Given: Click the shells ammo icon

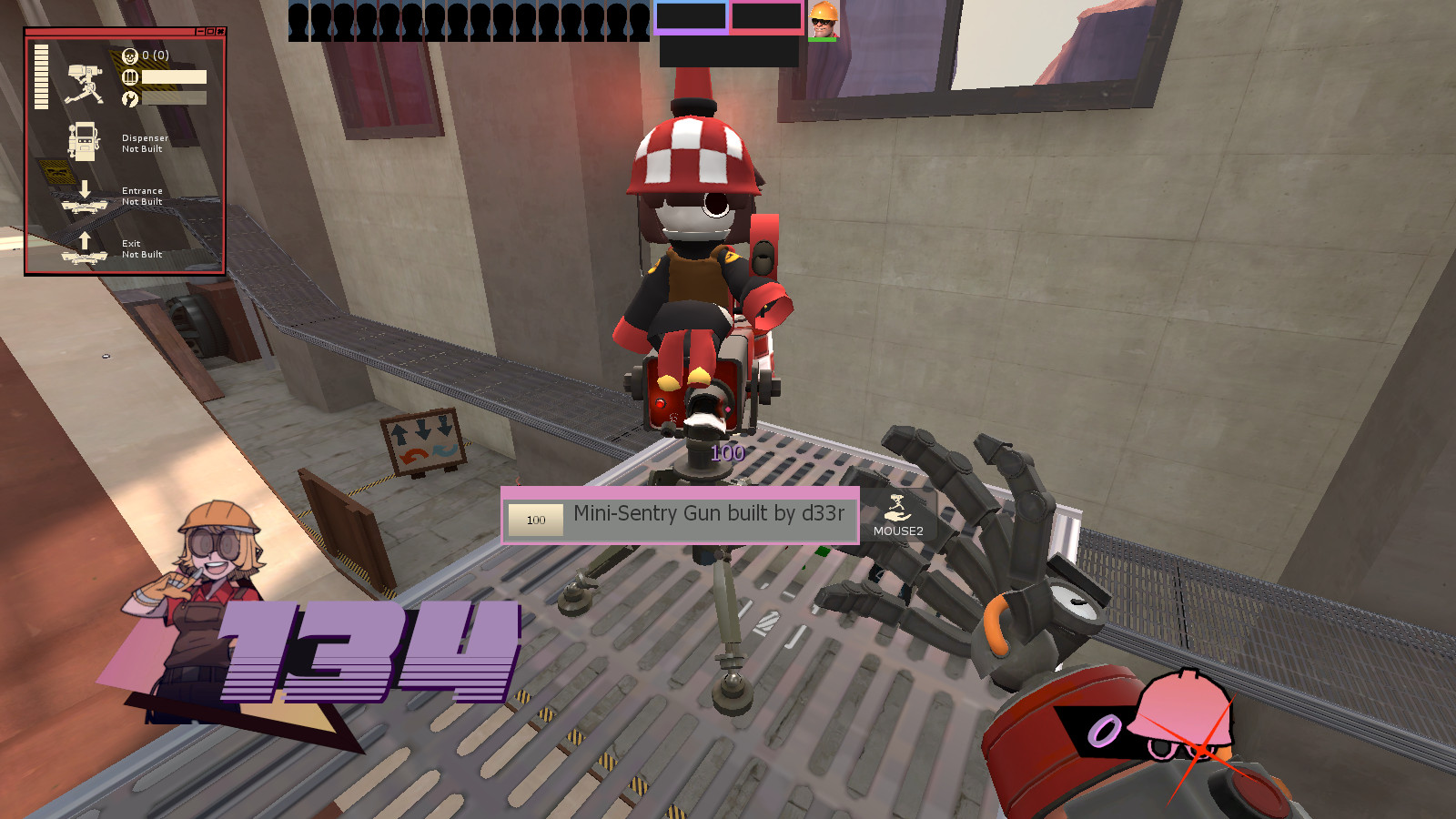Looking at the screenshot, I should tap(130, 76).
